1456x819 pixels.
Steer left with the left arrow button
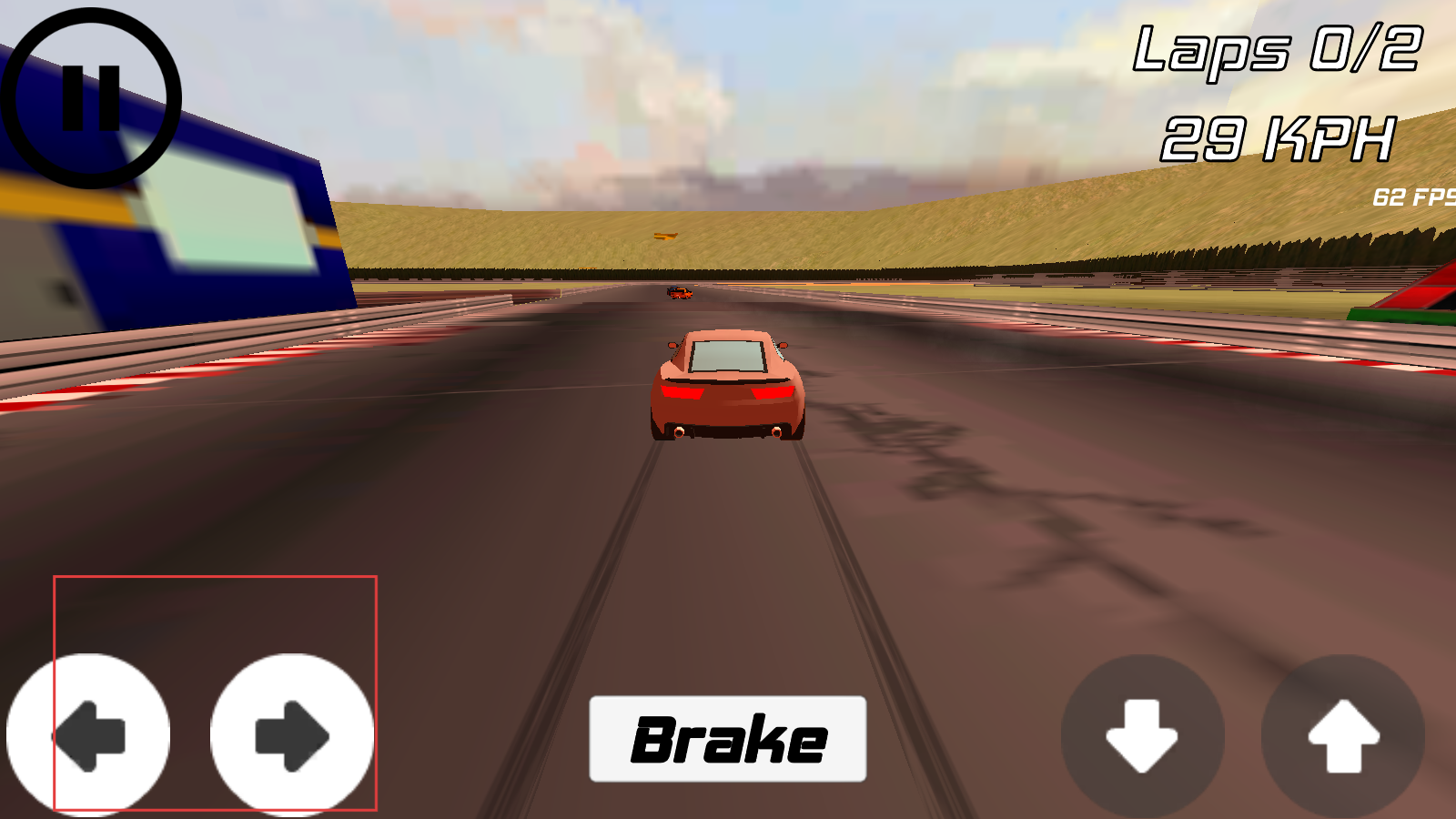tap(88, 735)
